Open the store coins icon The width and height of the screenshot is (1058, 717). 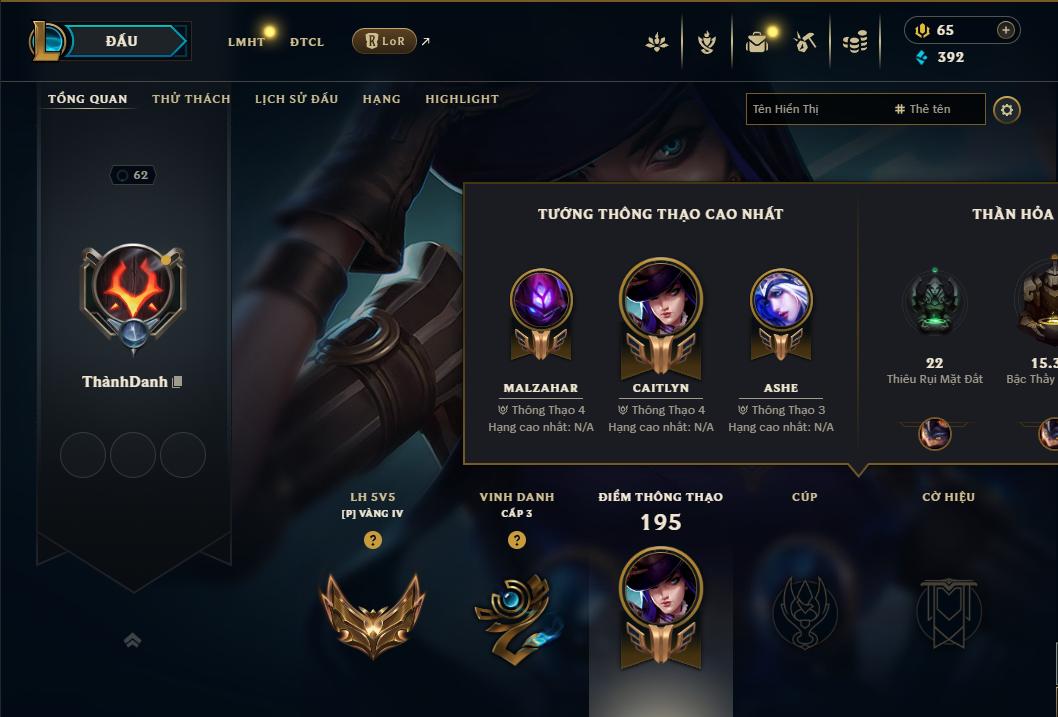click(854, 42)
